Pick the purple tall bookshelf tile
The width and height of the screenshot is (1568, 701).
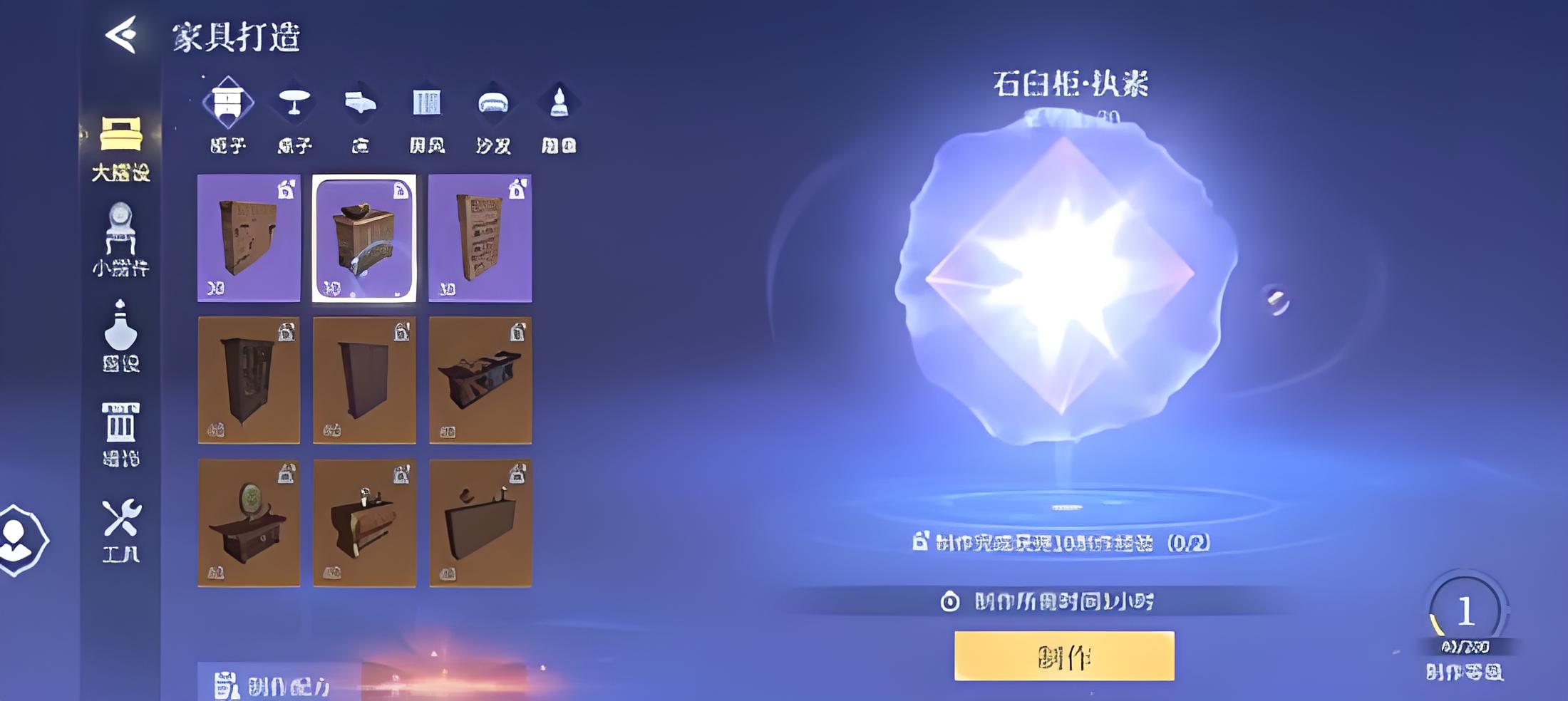(480, 239)
